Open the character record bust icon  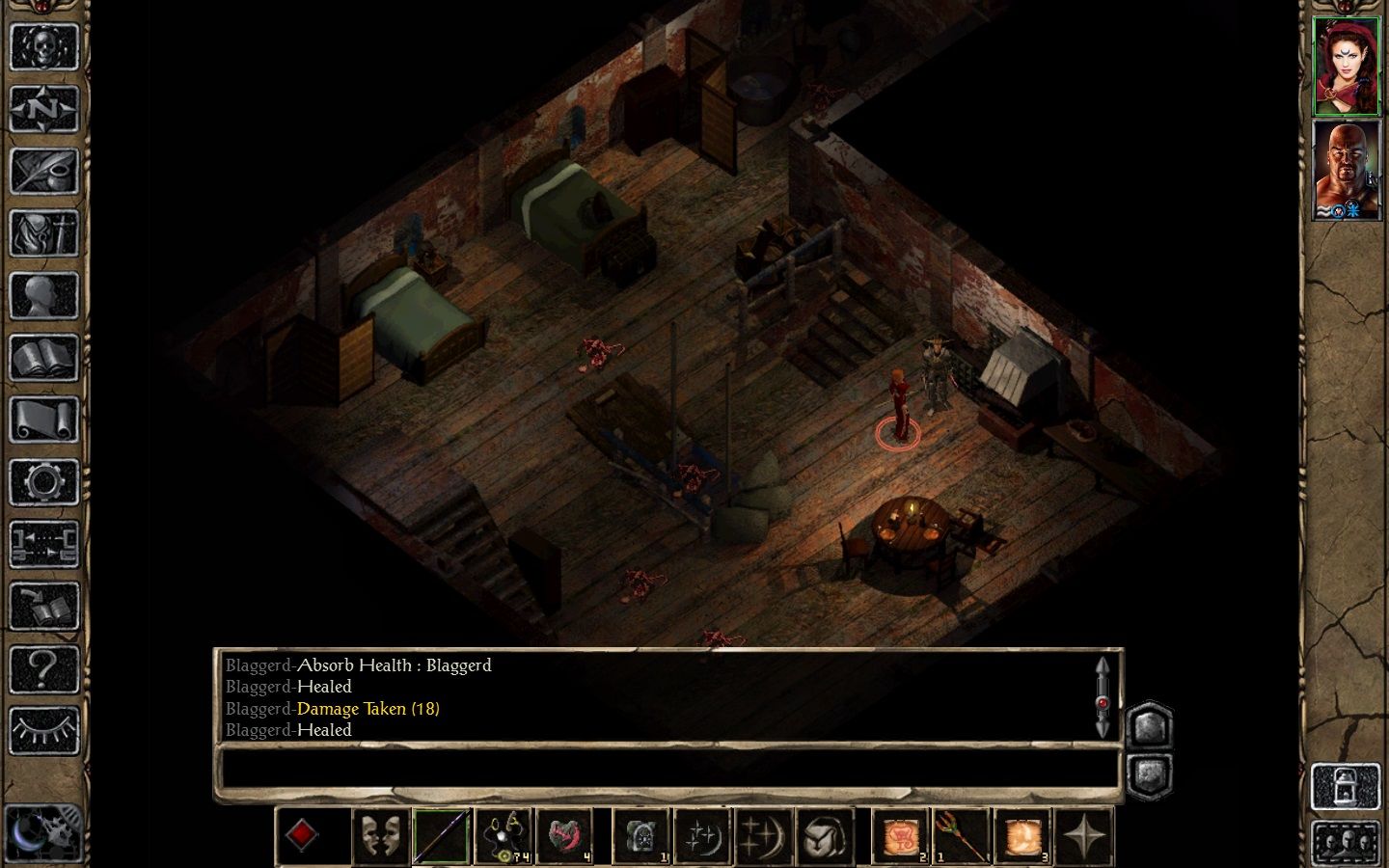pos(43,296)
